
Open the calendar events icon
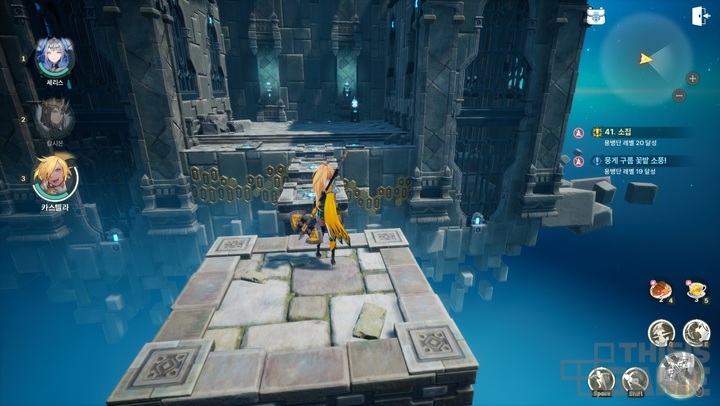click(597, 16)
